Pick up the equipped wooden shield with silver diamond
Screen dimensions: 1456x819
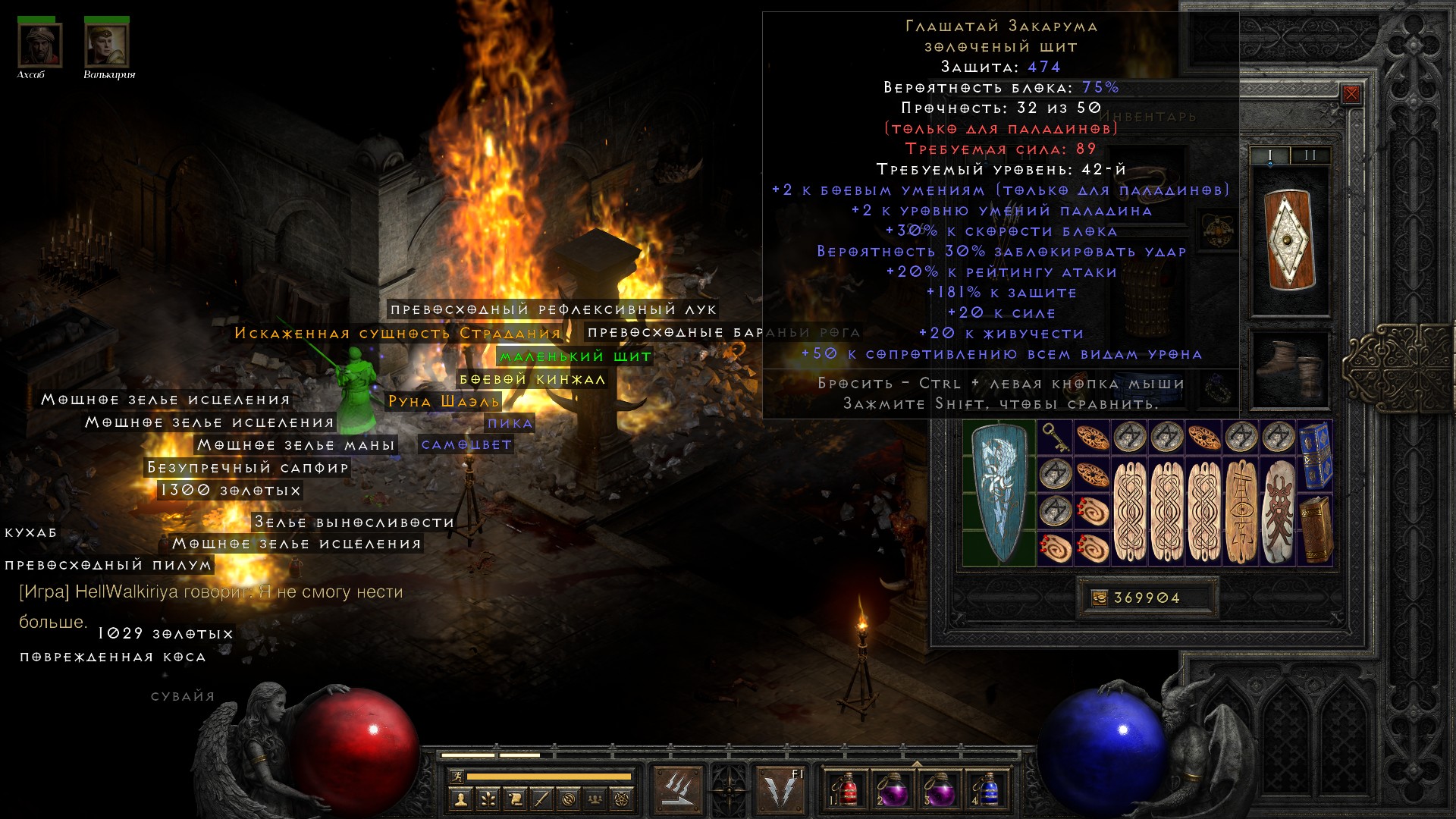pos(1289,240)
